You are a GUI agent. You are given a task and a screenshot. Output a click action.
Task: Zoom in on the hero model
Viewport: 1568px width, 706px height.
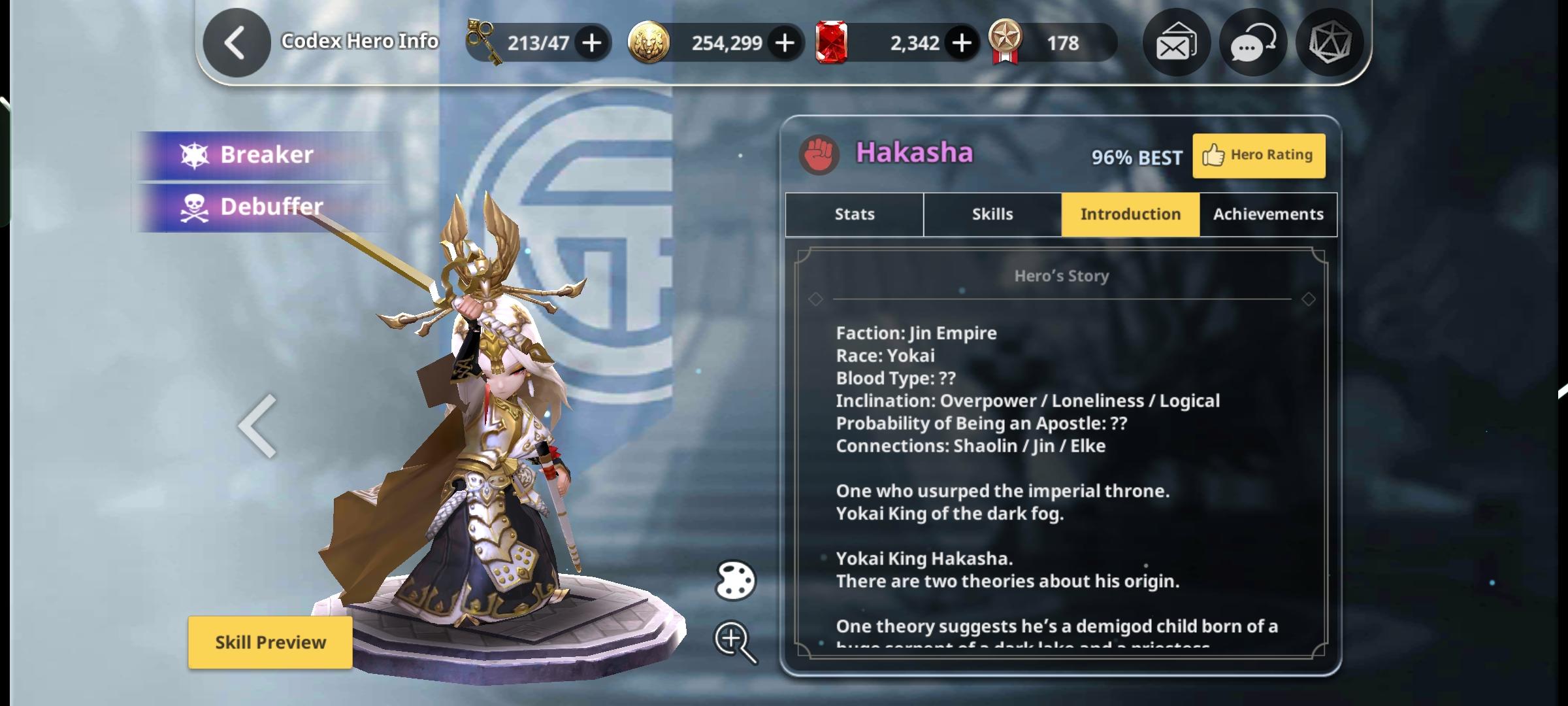pos(735,641)
